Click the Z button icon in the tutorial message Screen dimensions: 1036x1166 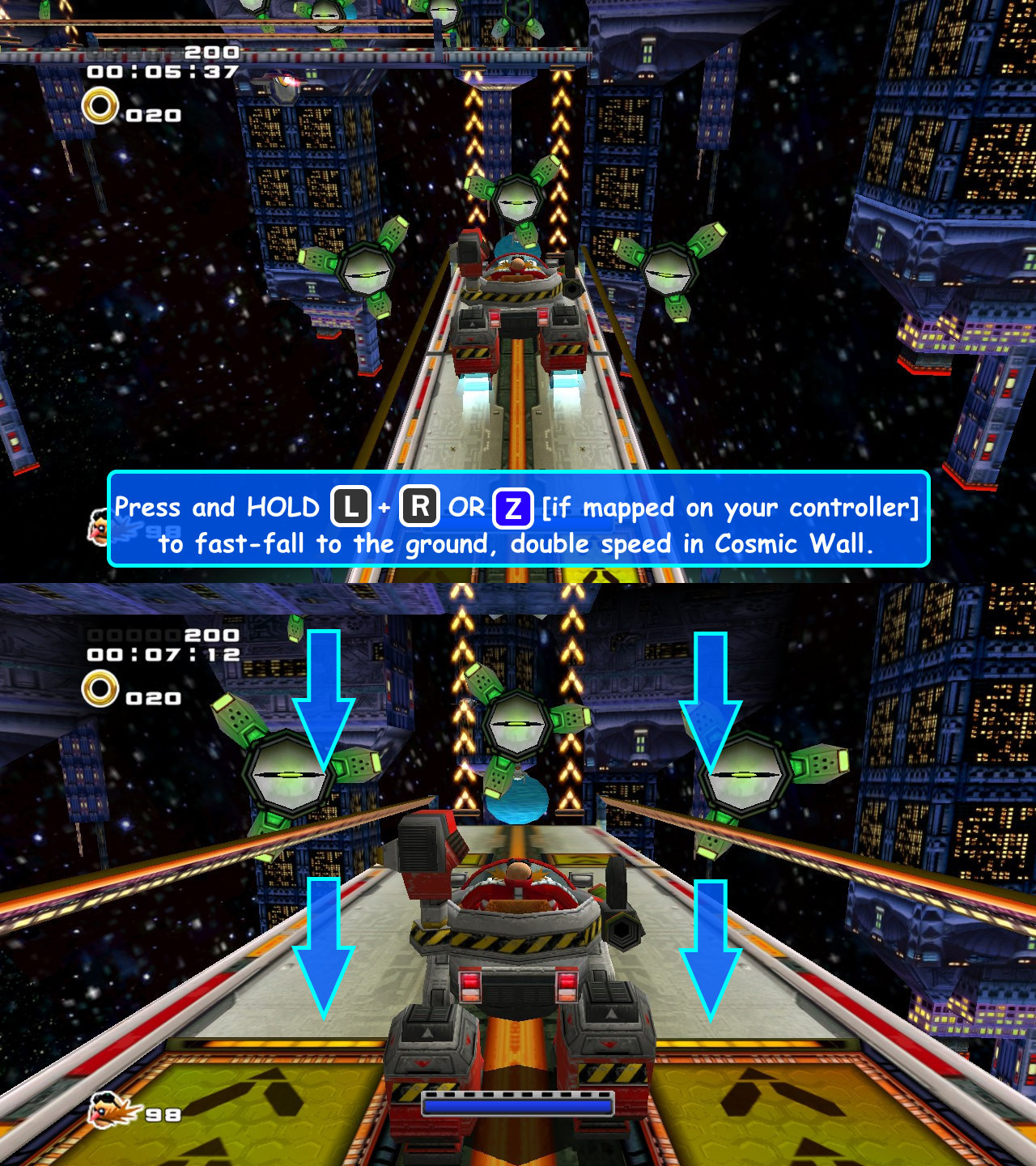pos(512,508)
